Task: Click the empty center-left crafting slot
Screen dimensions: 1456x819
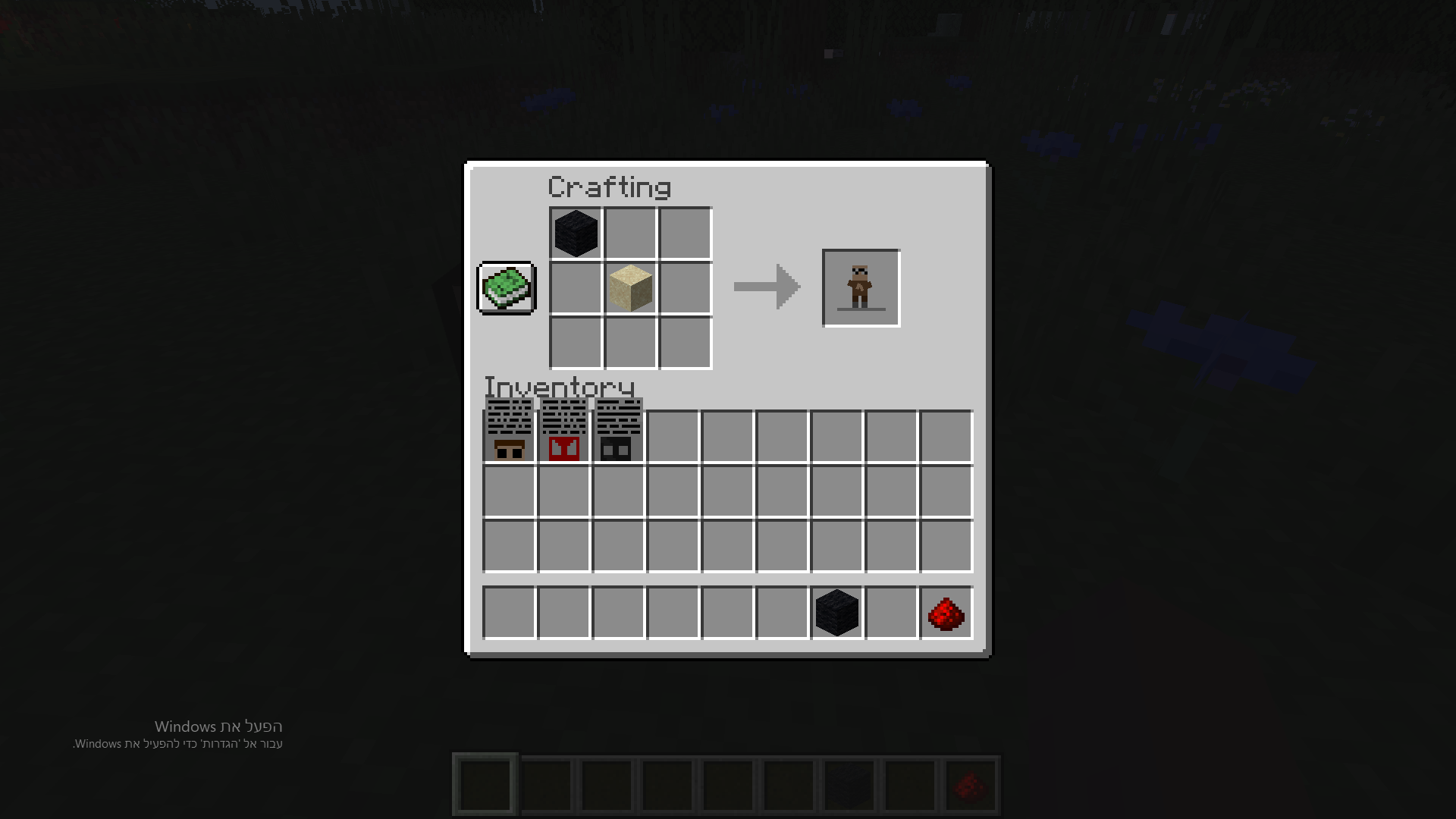Action: [x=574, y=288]
